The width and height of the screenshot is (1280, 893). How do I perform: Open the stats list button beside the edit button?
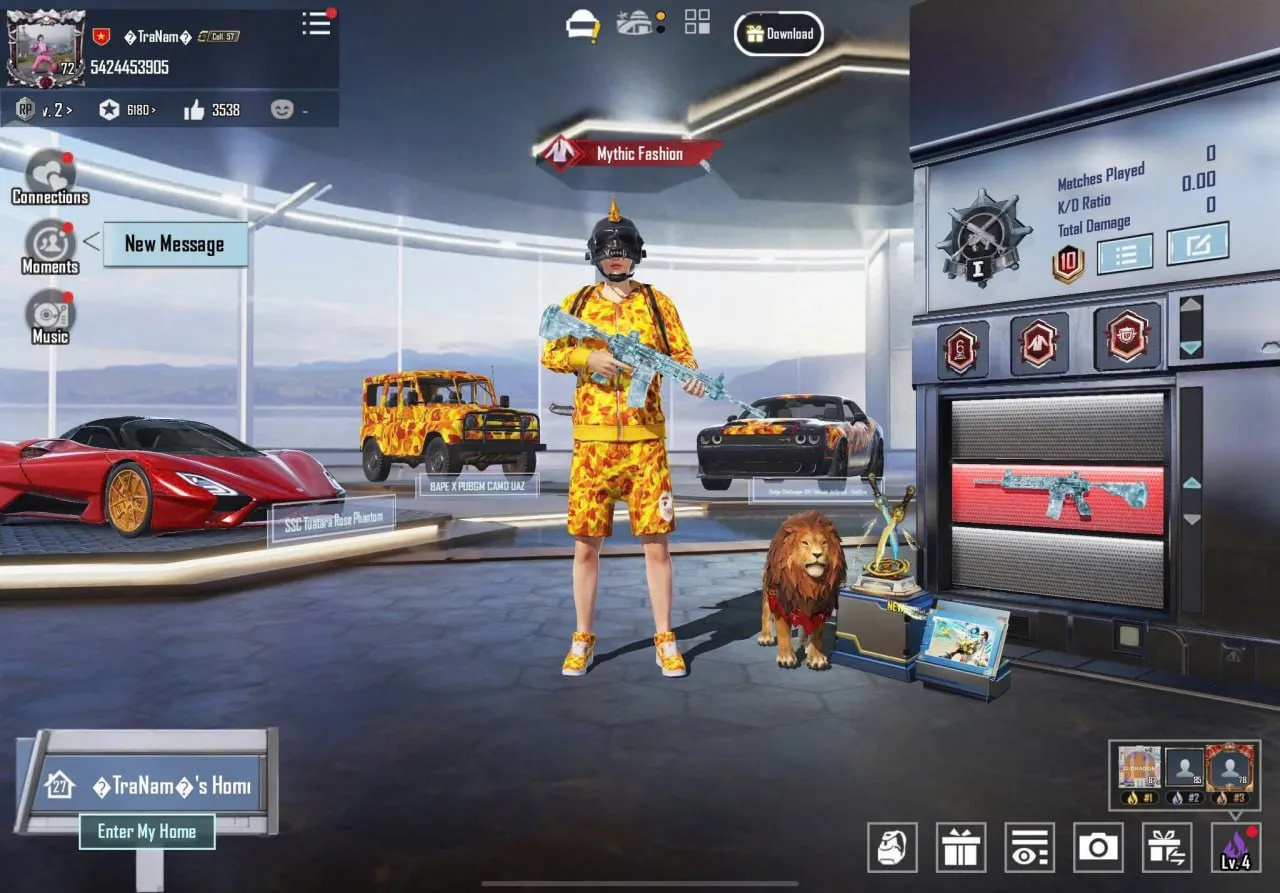(1125, 254)
